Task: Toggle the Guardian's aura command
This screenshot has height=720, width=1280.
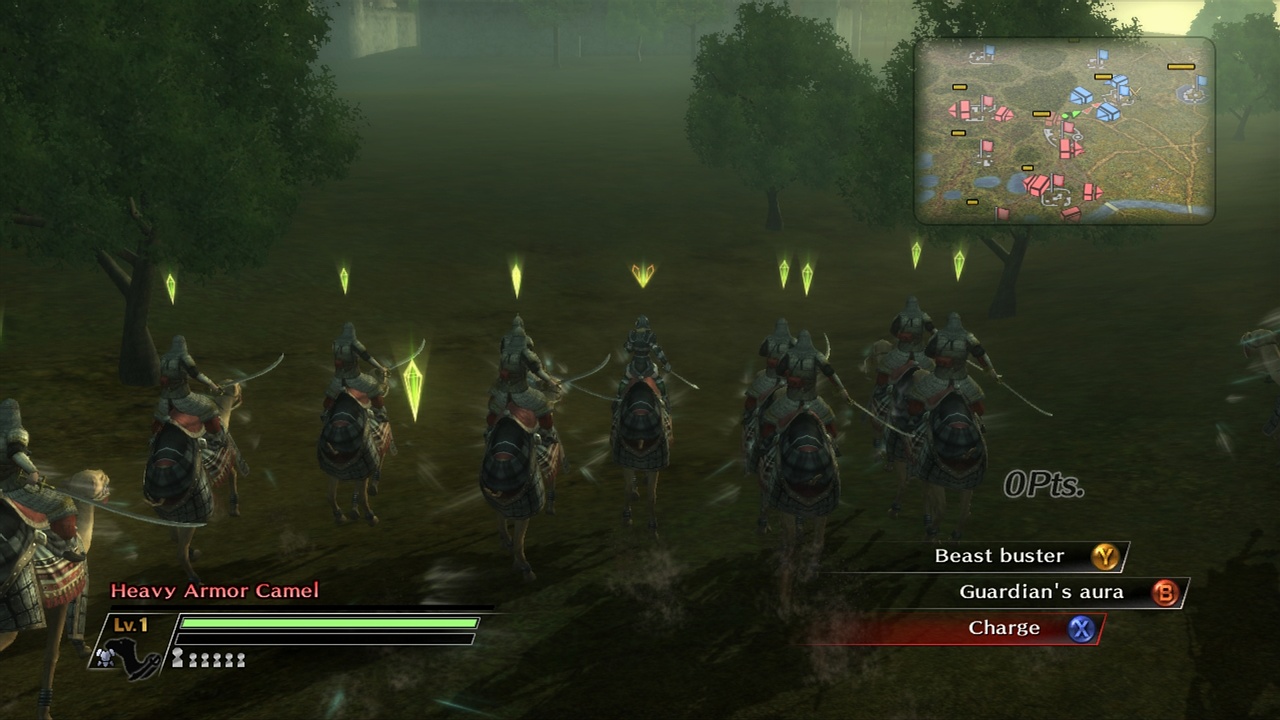Action: pyautogui.click(x=1040, y=592)
